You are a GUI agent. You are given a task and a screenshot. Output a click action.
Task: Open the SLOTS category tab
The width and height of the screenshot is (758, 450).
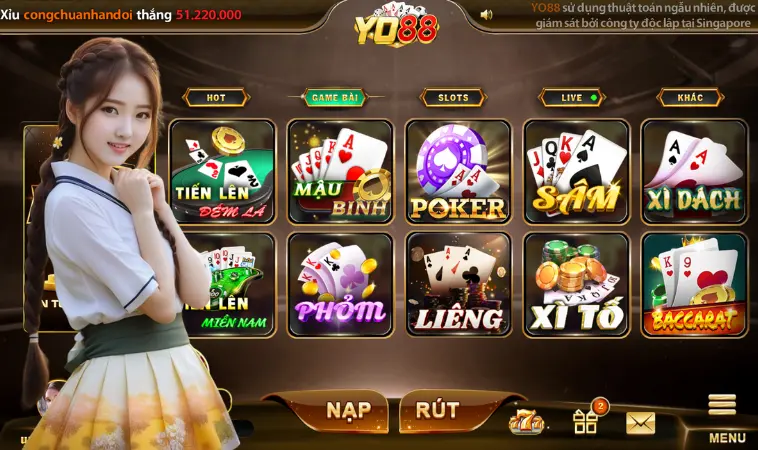click(x=453, y=98)
